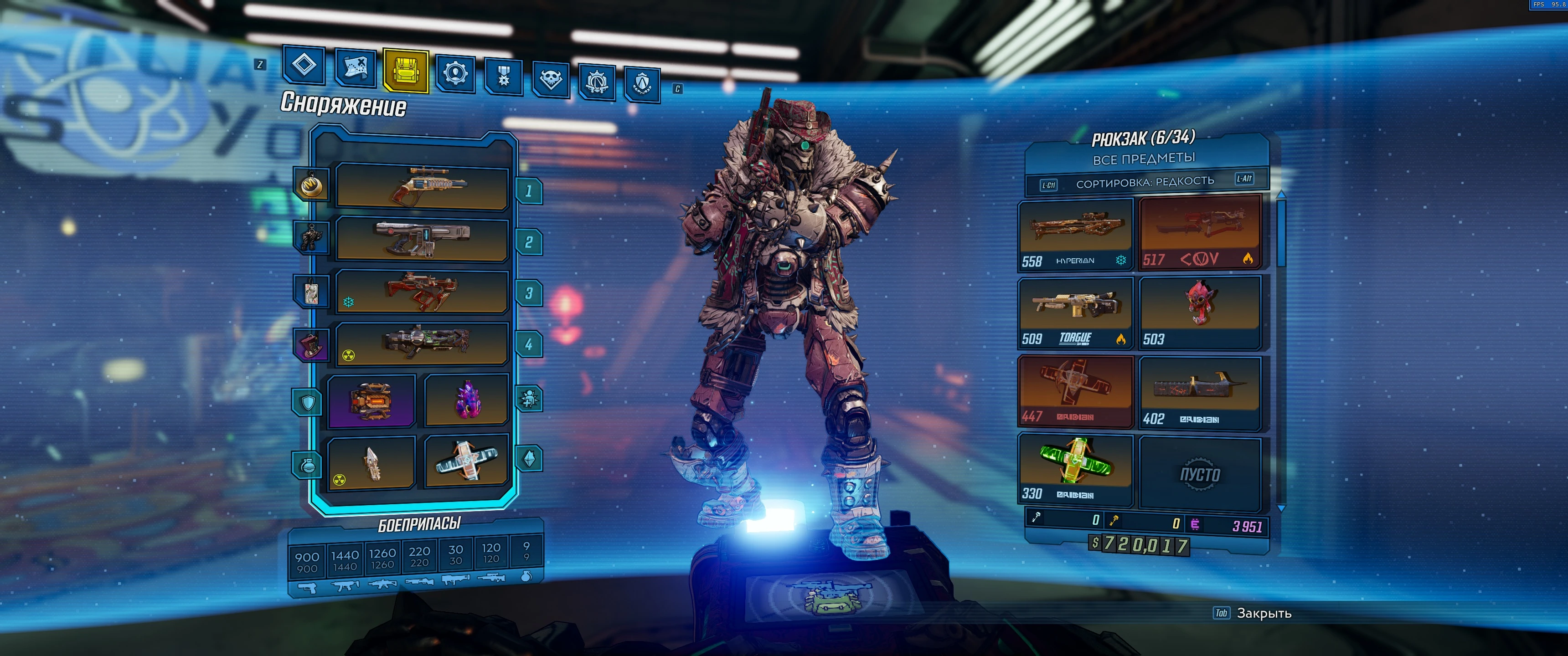Switch to the yellow backpack inventory tab
The height and width of the screenshot is (656, 1568).
click(405, 71)
